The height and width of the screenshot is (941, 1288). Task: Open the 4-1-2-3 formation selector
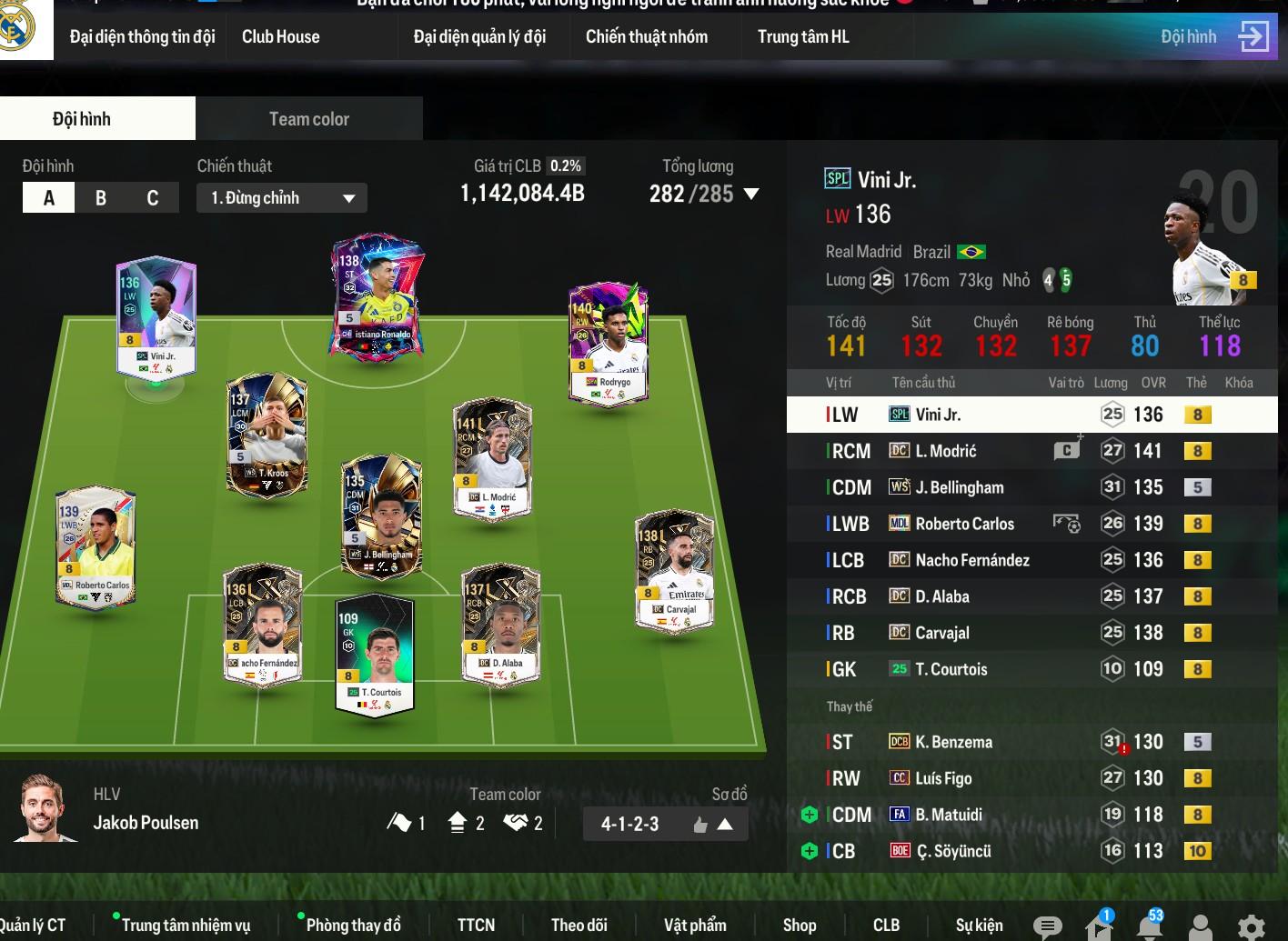(665, 824)
